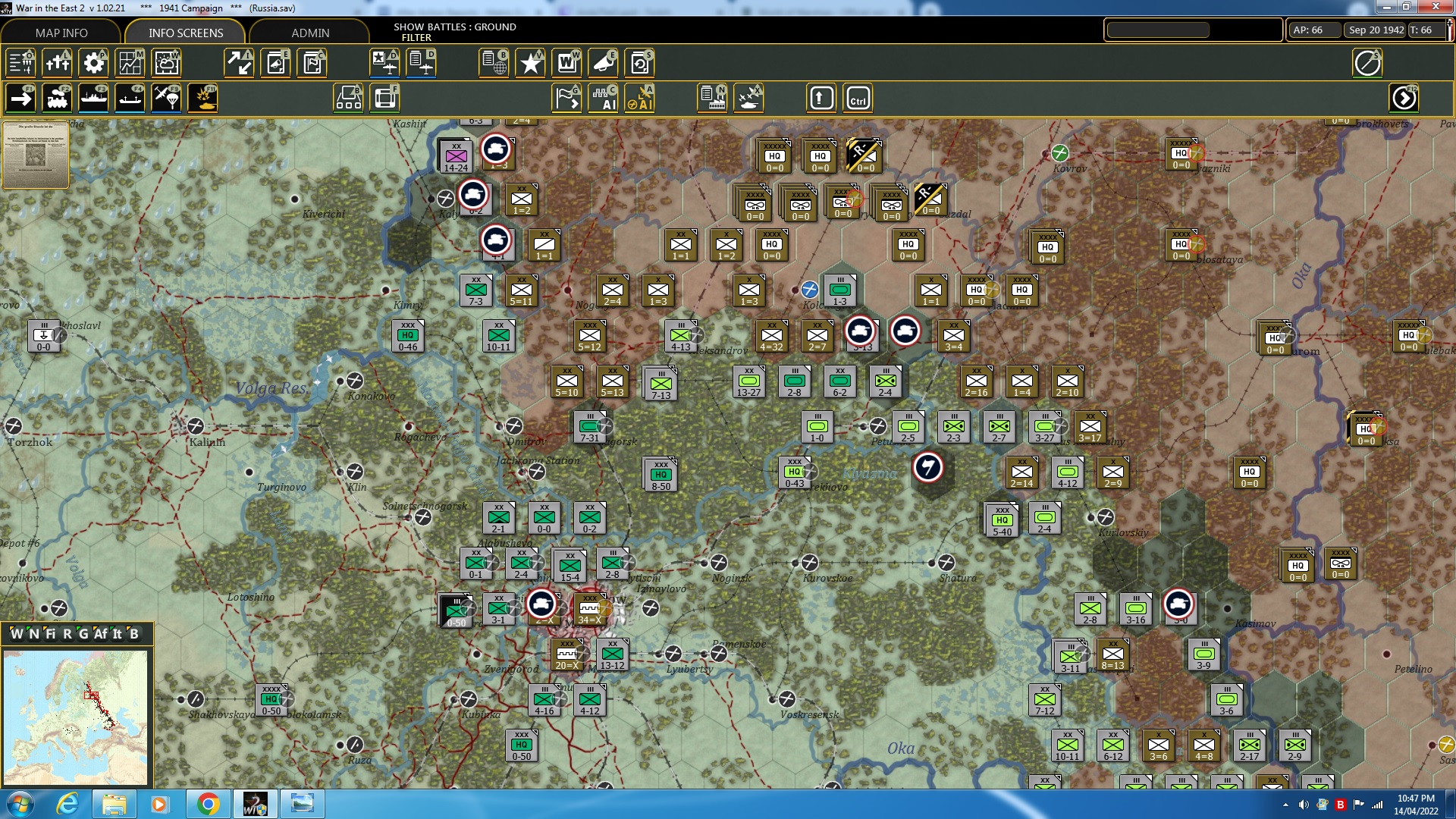Toggle the Shift modifier button
The height and width of the screenshot is (819, 1456).
pyautogui.click(x=821, y=97)
